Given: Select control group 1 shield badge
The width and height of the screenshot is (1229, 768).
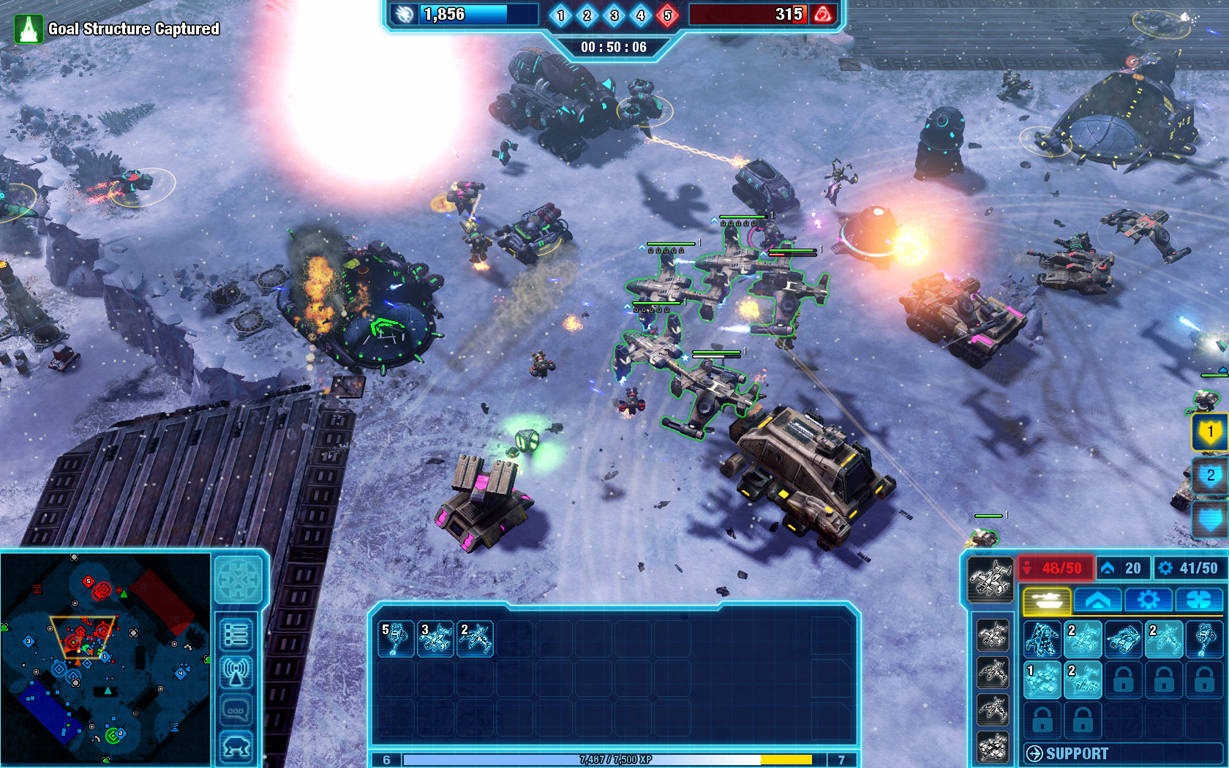Looking at the screenshot, I should [1210, 433].
